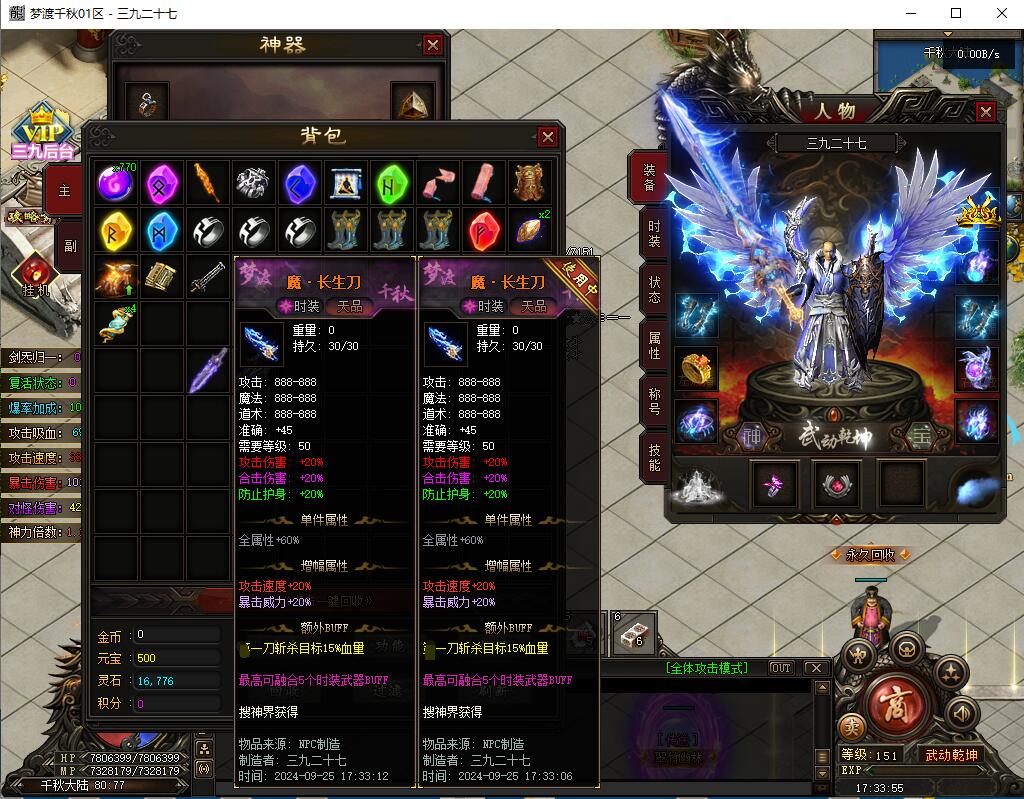This screenshot has width=1024, height=799.
Task: Click the gold ring equipment slot
Action: [696, 367]
